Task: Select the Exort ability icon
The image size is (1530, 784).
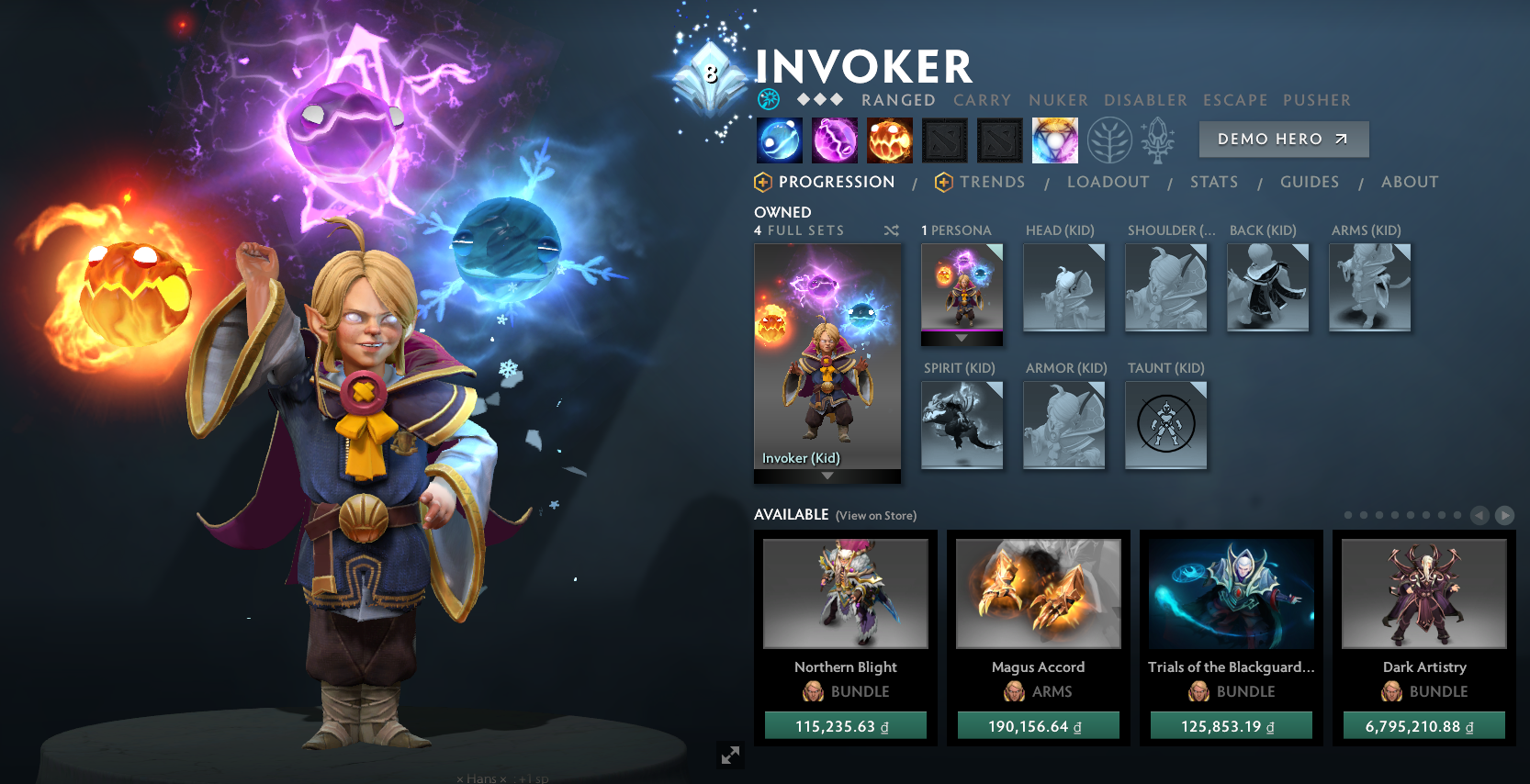Action: point(889,140)
